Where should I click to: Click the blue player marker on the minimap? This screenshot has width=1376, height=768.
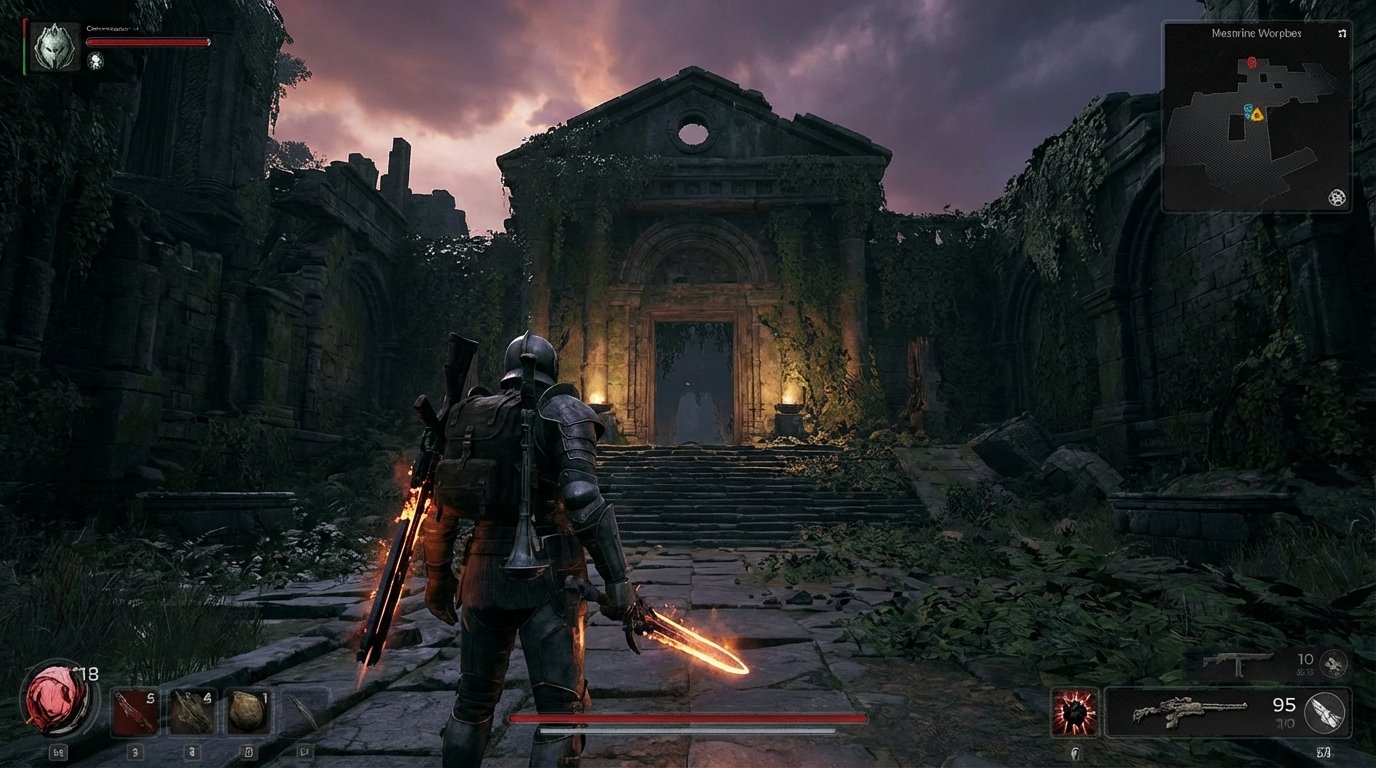tap(1247, 110)
